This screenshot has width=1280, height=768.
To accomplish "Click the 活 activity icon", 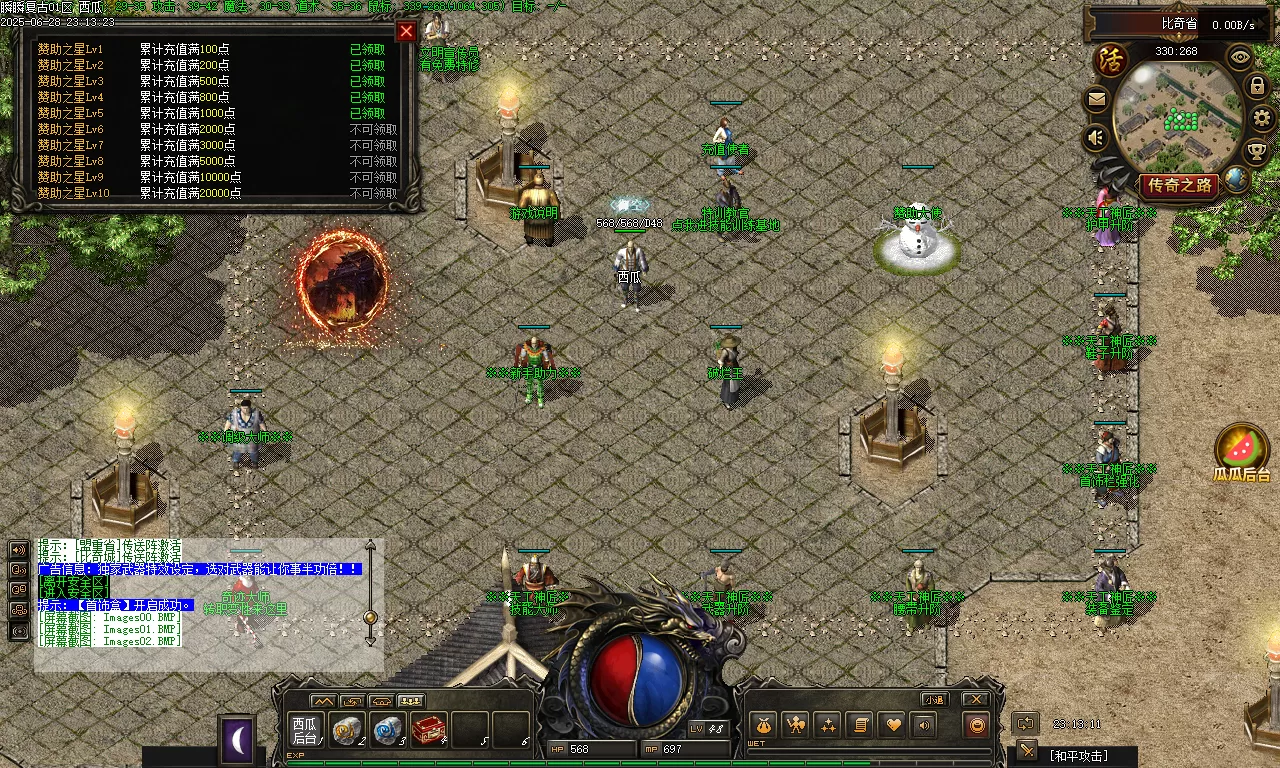I will point(1109,59).
